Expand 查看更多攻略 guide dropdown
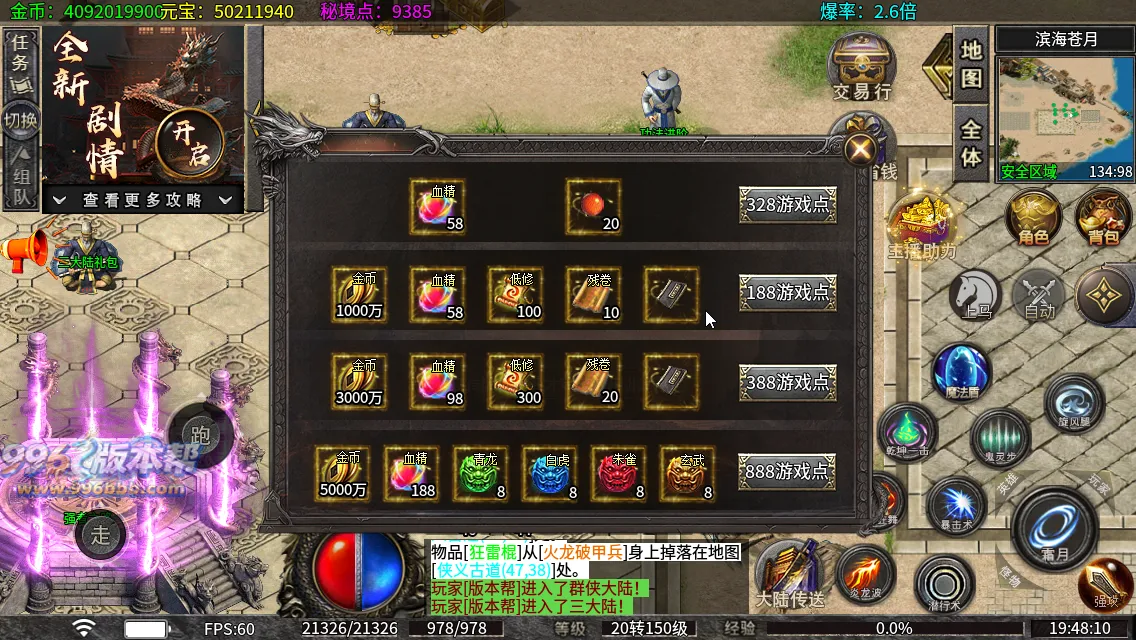 tap(143, 200)
